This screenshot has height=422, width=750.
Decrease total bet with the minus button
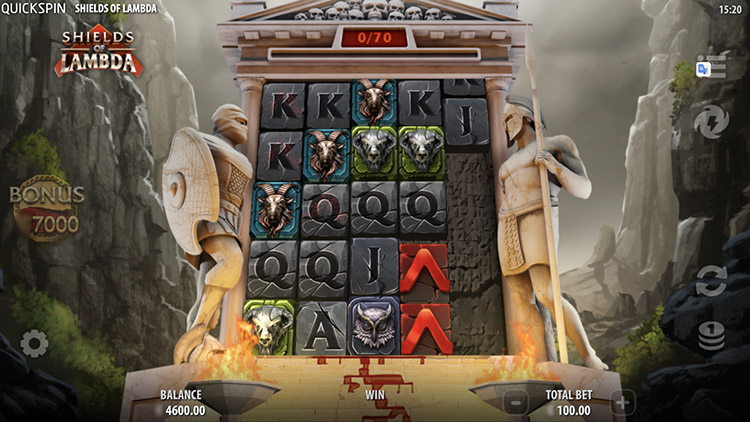point(513,403)
